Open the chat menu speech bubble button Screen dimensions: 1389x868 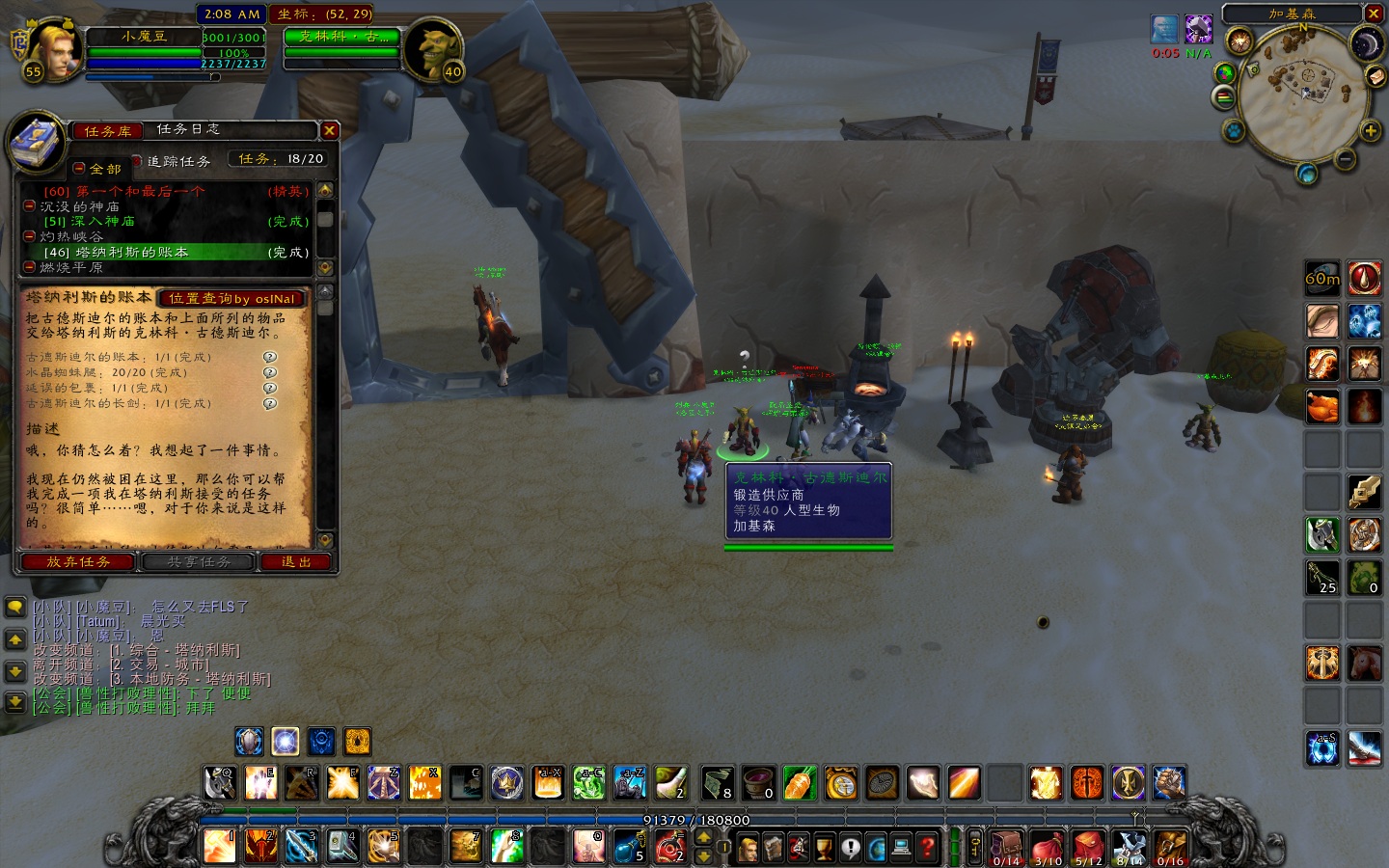point(15,608)
